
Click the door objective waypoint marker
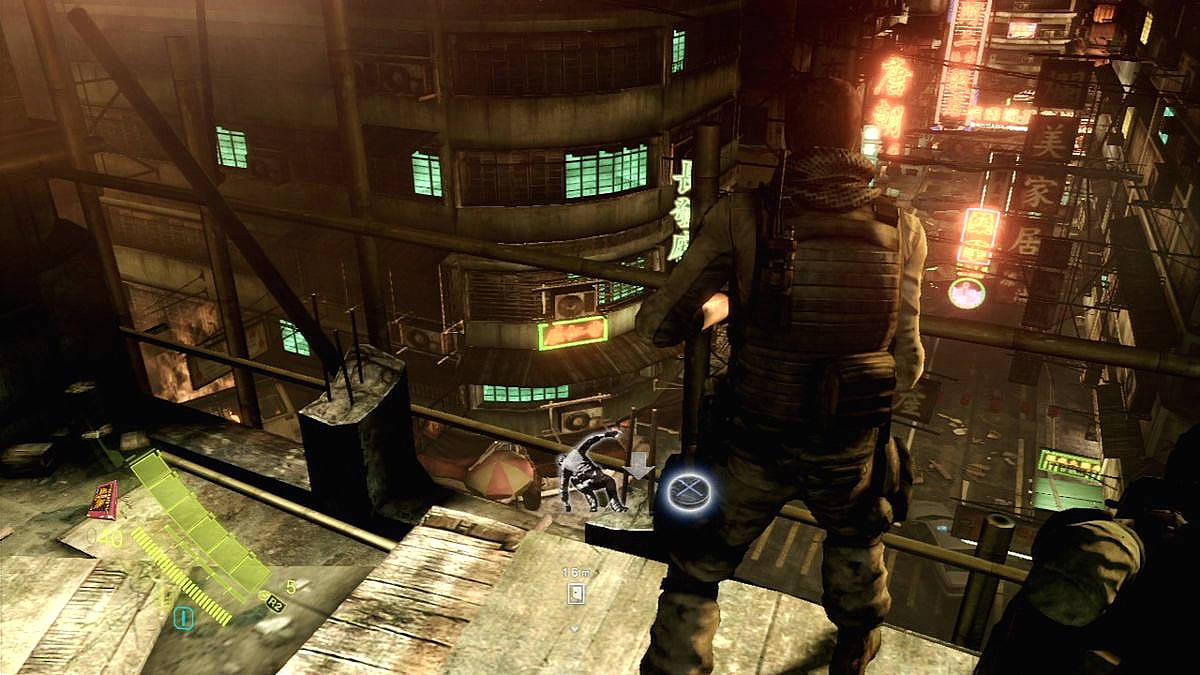tap(575, 593)
